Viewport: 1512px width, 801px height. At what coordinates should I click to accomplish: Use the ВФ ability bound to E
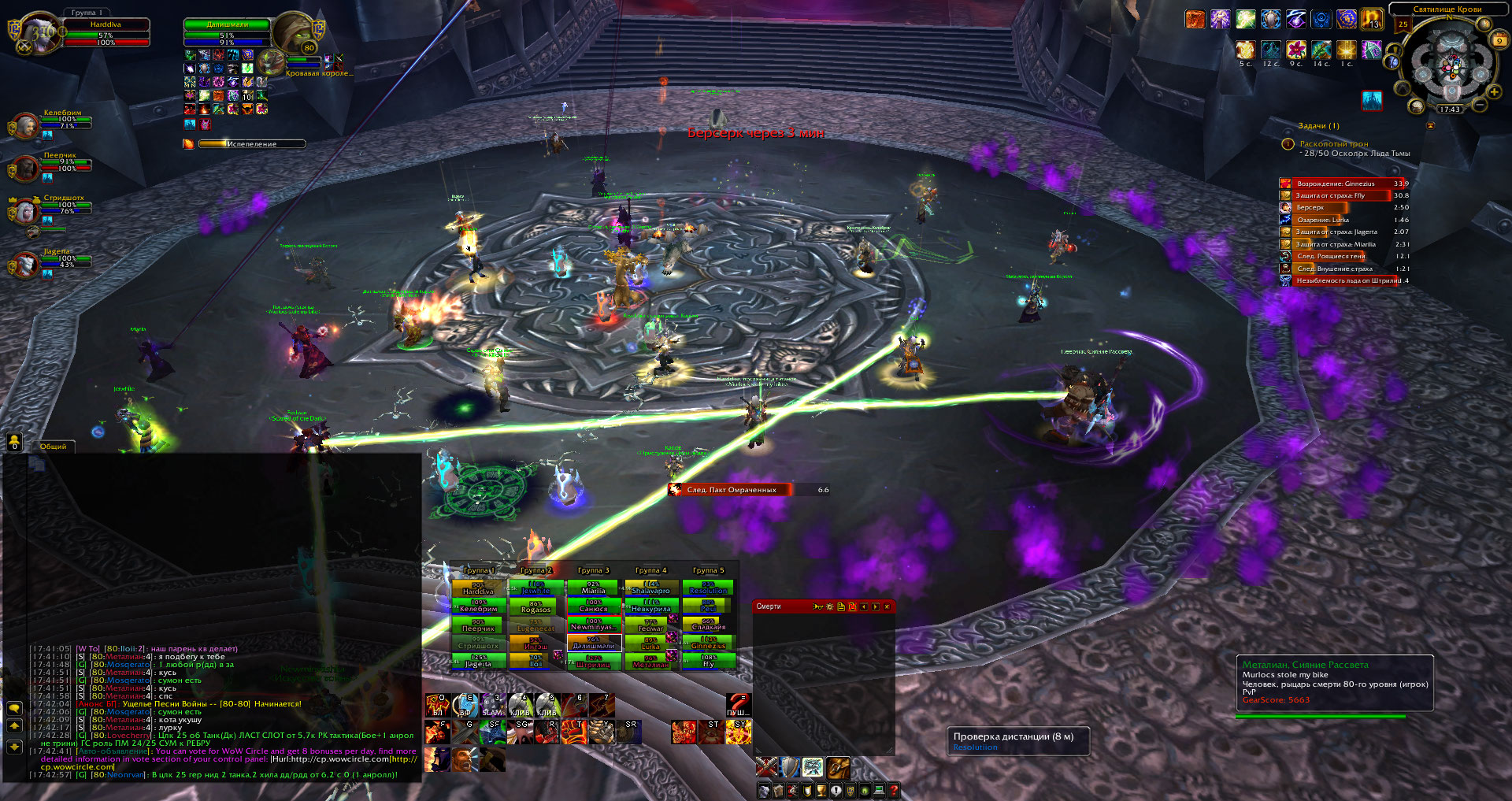coord(465,706)
